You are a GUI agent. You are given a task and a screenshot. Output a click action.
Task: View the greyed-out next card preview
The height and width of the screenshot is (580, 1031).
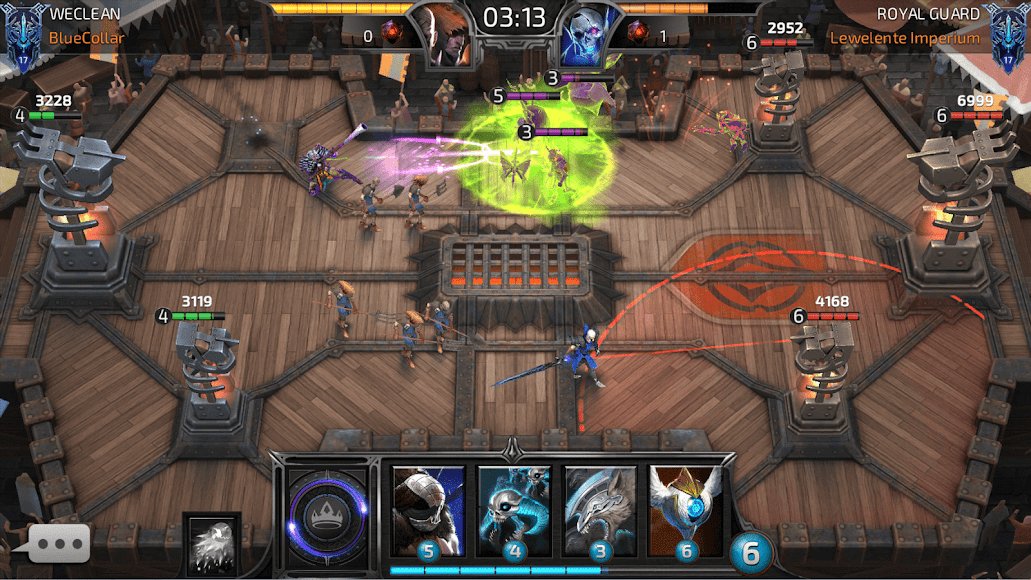coord(211,543)
